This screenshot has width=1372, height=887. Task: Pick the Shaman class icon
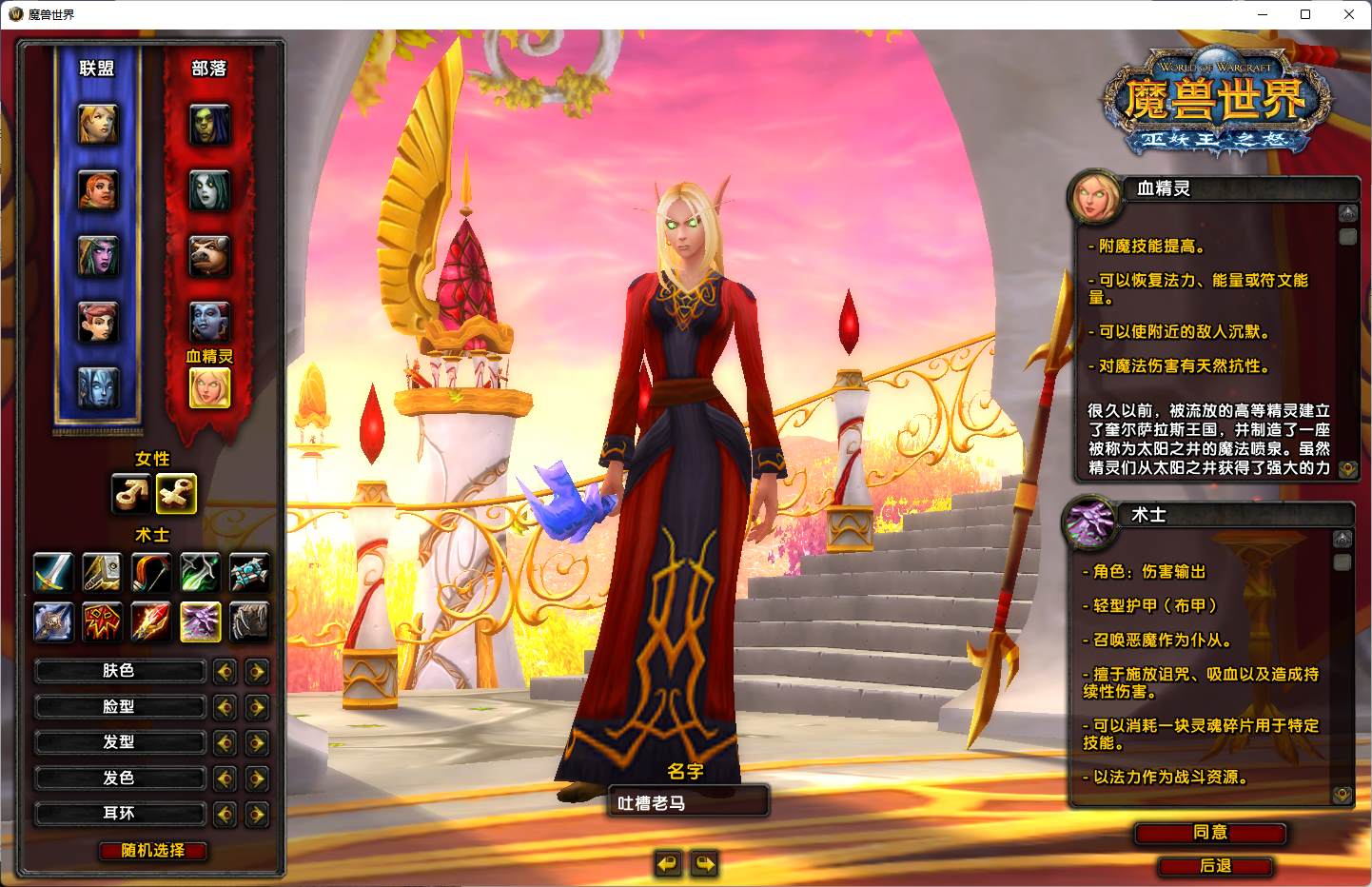point(102,622)
